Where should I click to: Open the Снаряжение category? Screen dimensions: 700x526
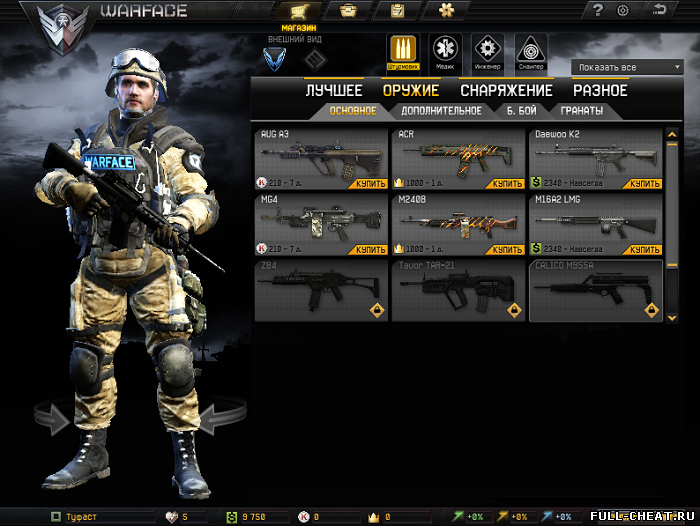pos(506,91)
